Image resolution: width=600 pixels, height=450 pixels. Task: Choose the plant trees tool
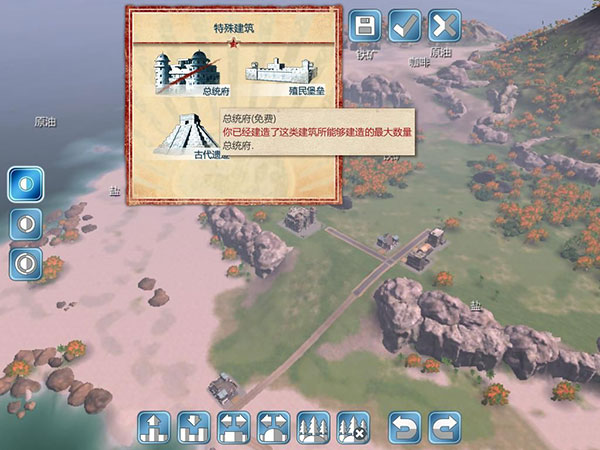click(313, 427)
